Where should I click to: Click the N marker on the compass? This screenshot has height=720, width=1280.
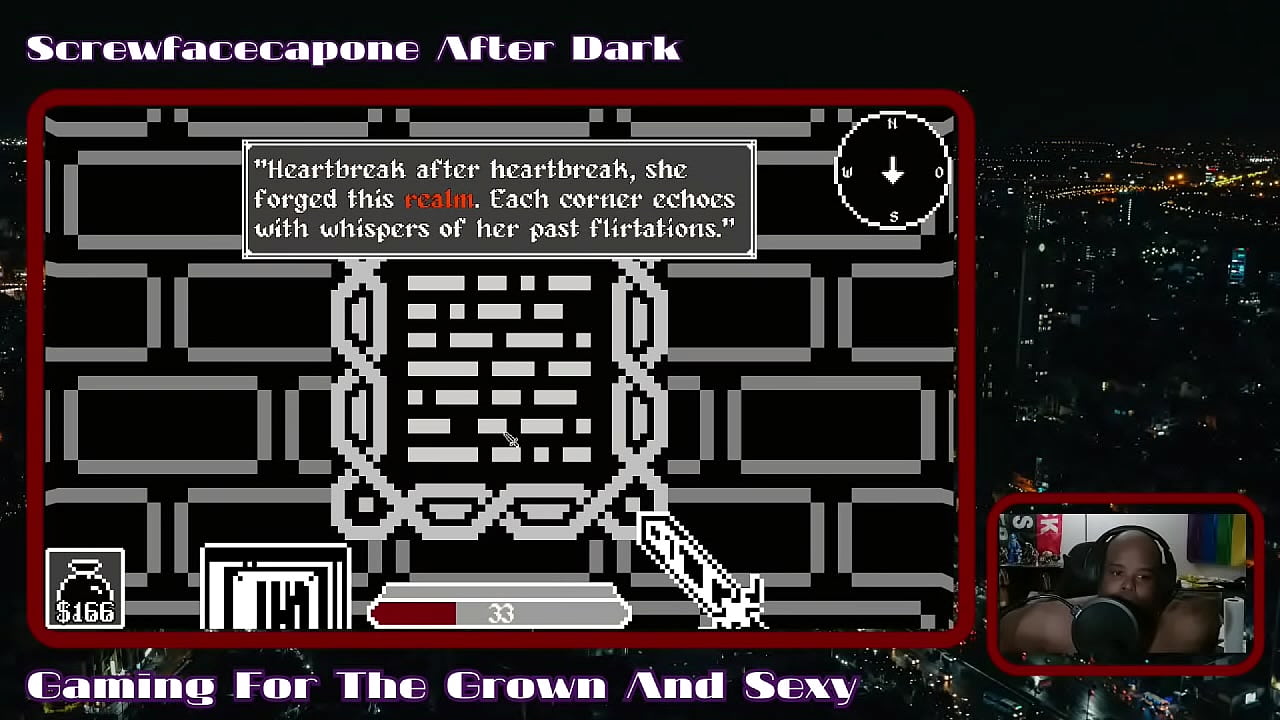(x=893, y=122)
